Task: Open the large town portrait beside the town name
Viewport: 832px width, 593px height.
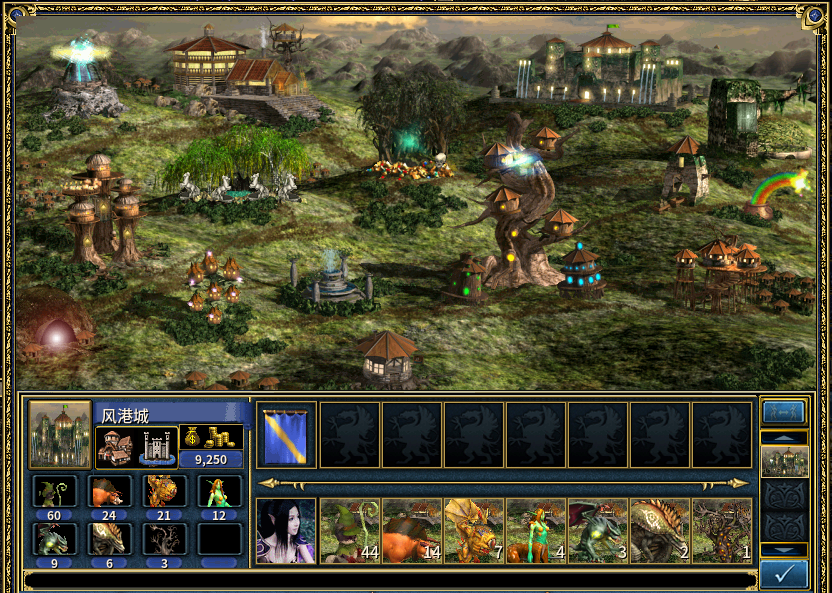Action: [60, 435]
